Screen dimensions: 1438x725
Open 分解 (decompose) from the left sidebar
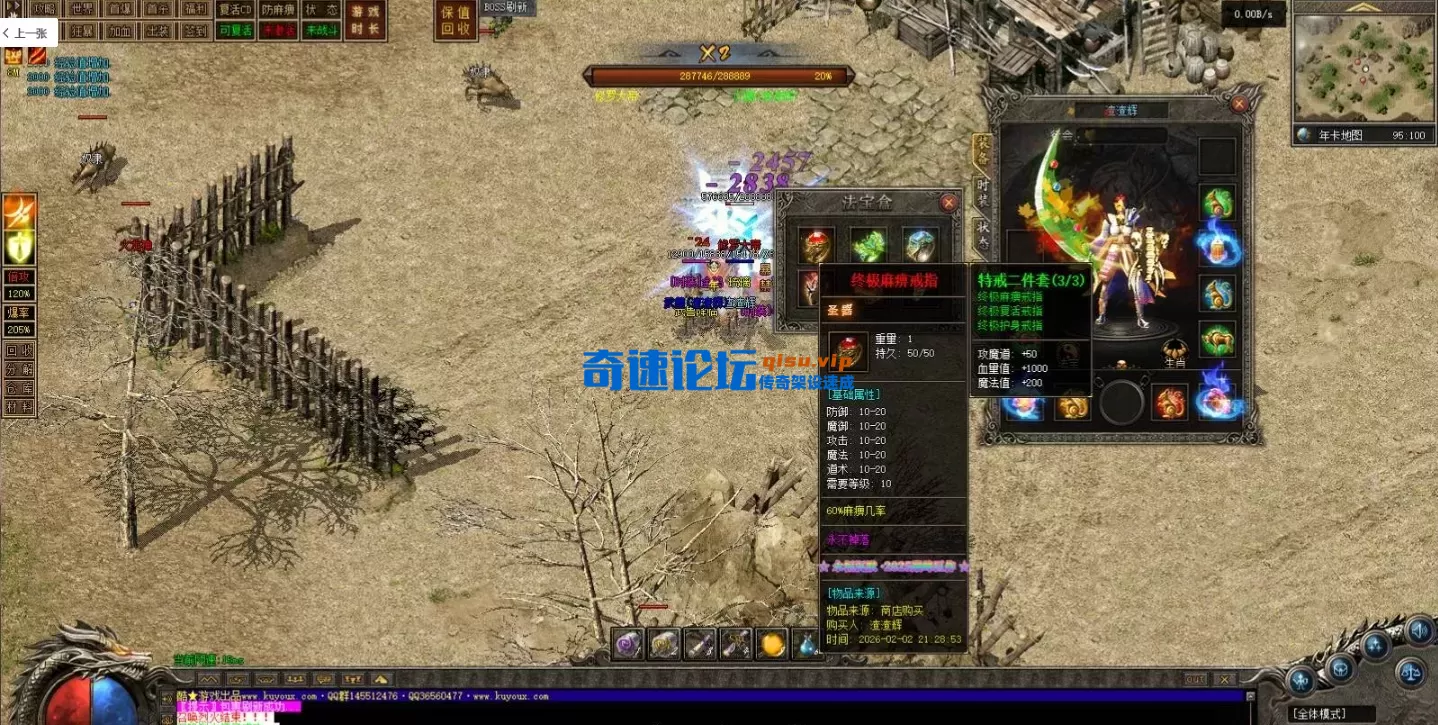(x=19, y=370)
